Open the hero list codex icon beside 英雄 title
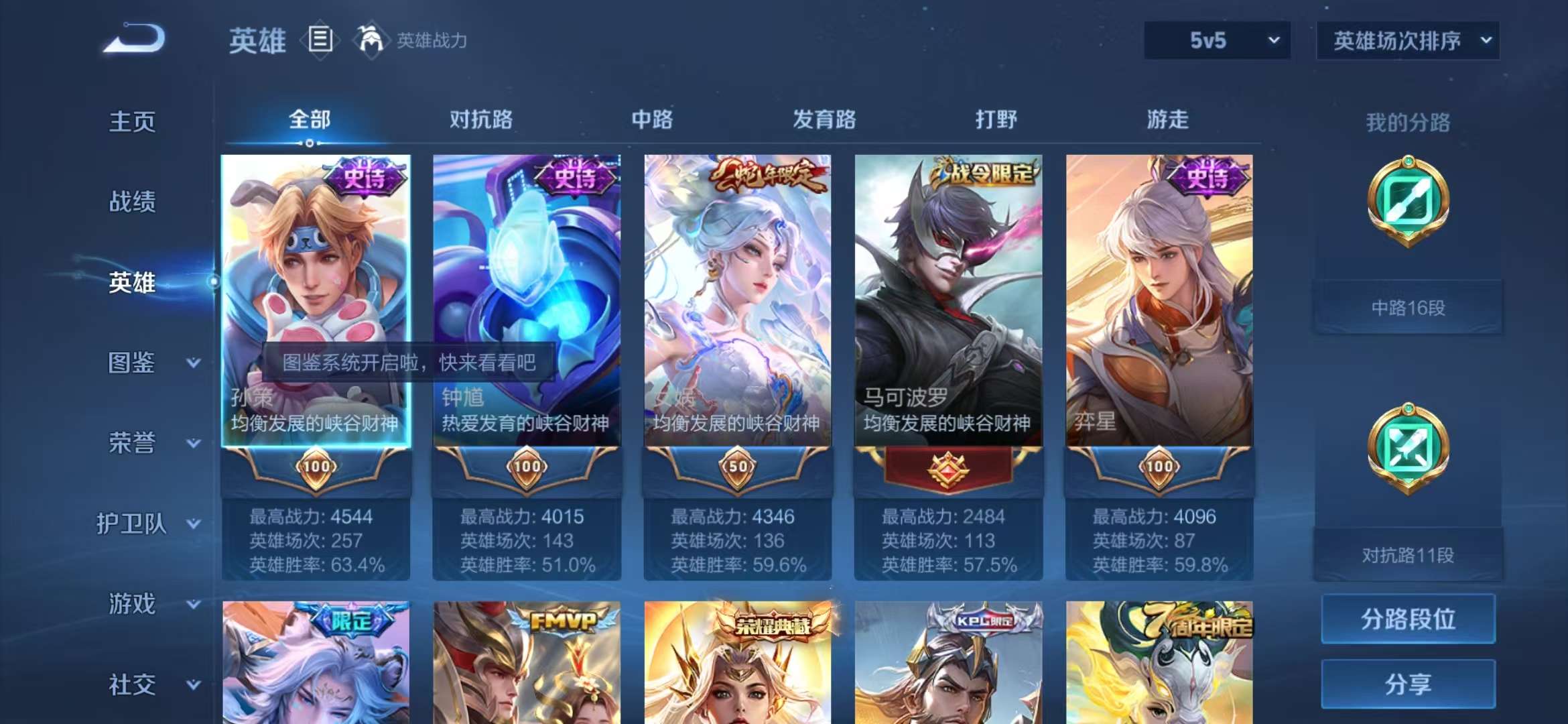Image resolution: width=1568 pixels, height=724 pixels. click(320, 40)
